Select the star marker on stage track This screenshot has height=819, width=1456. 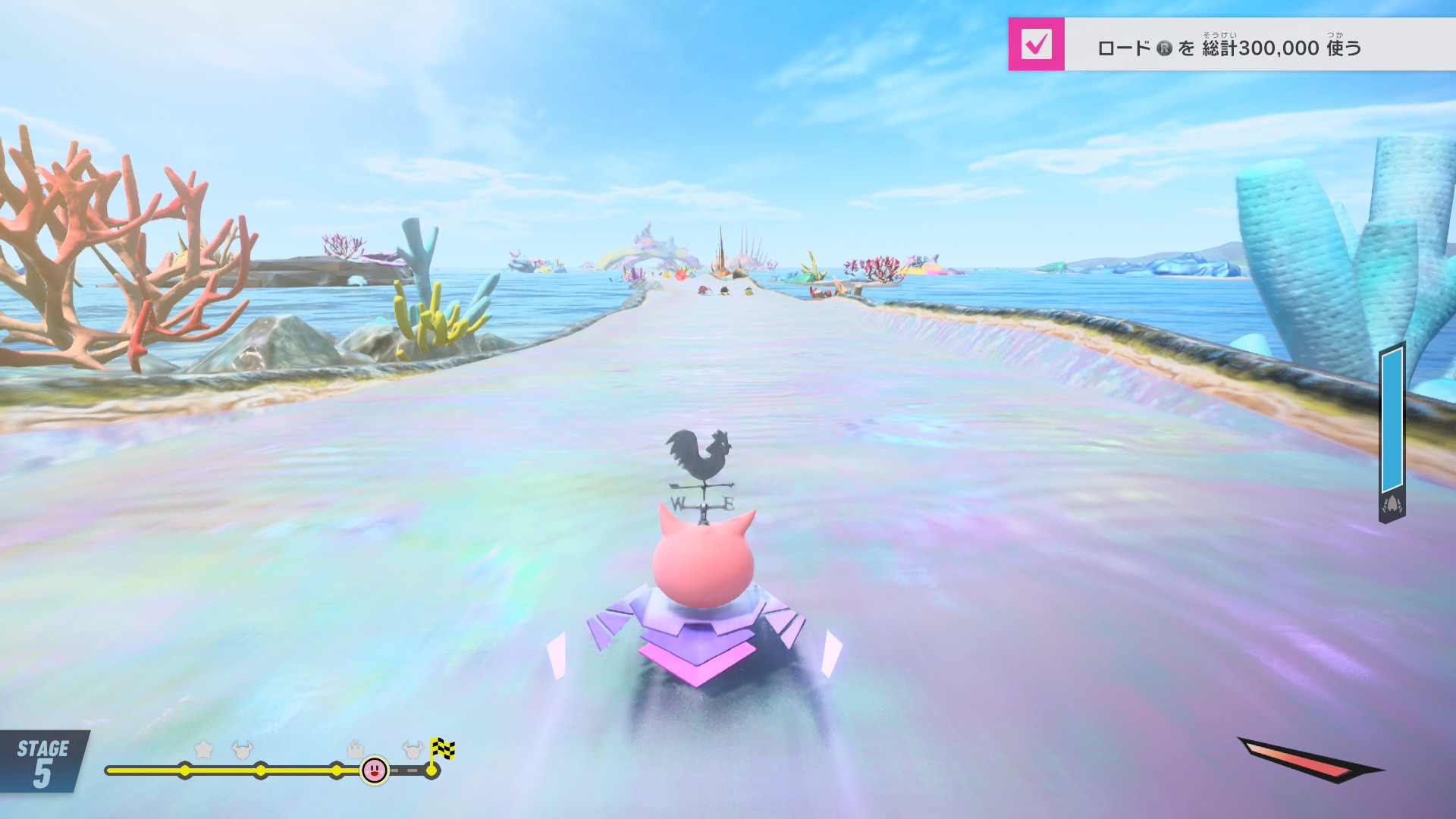[203, 749]
